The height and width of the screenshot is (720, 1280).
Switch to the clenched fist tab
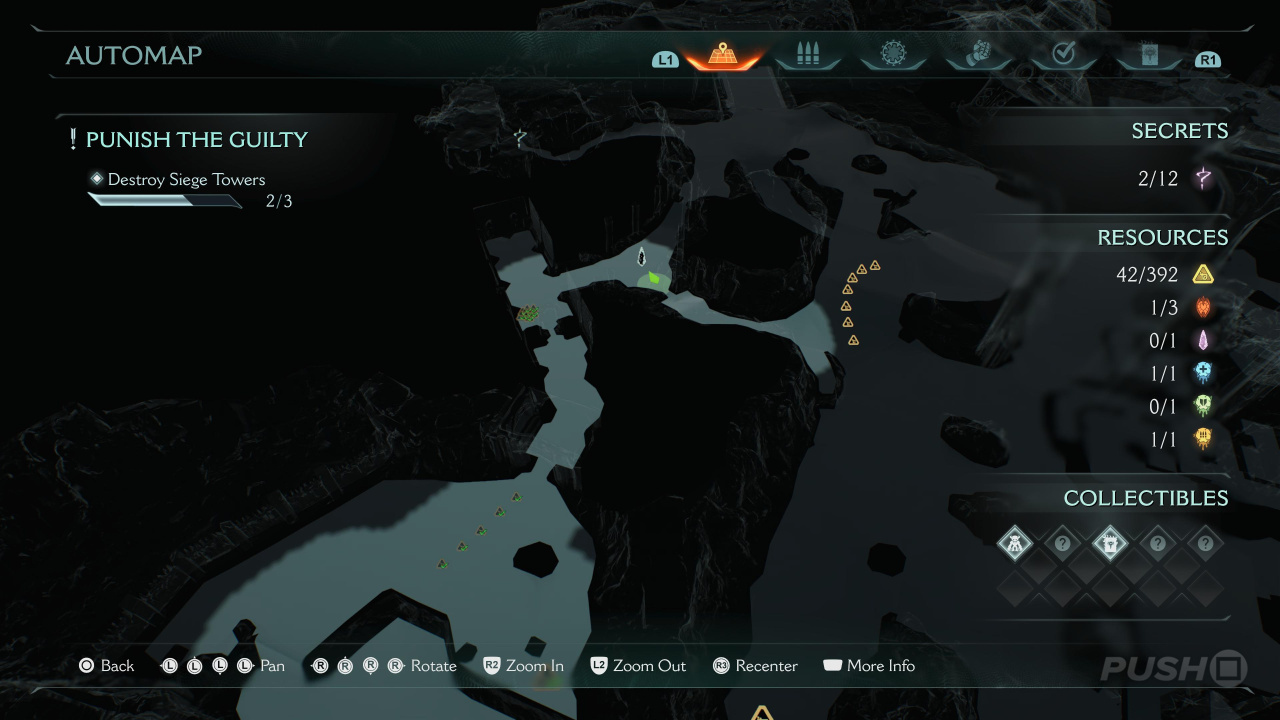tap(978, 54)
